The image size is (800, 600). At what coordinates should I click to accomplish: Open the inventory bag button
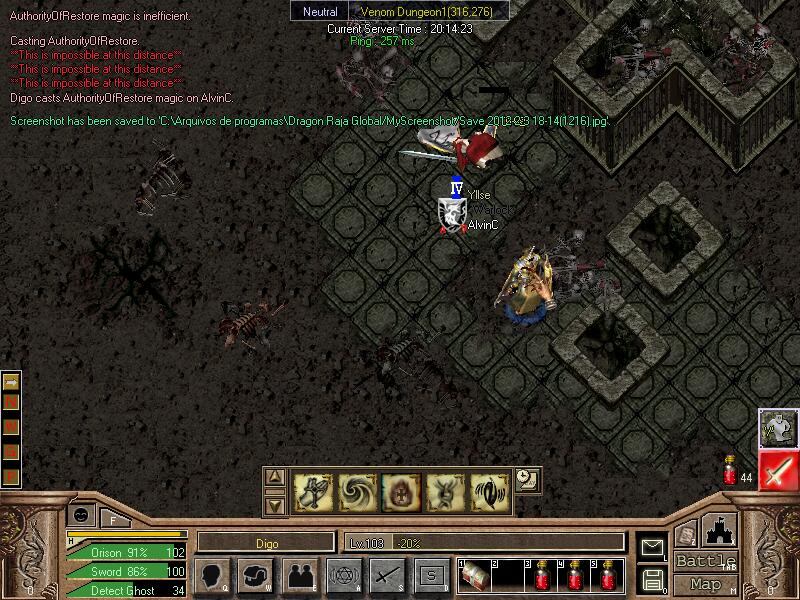point(255,576)
